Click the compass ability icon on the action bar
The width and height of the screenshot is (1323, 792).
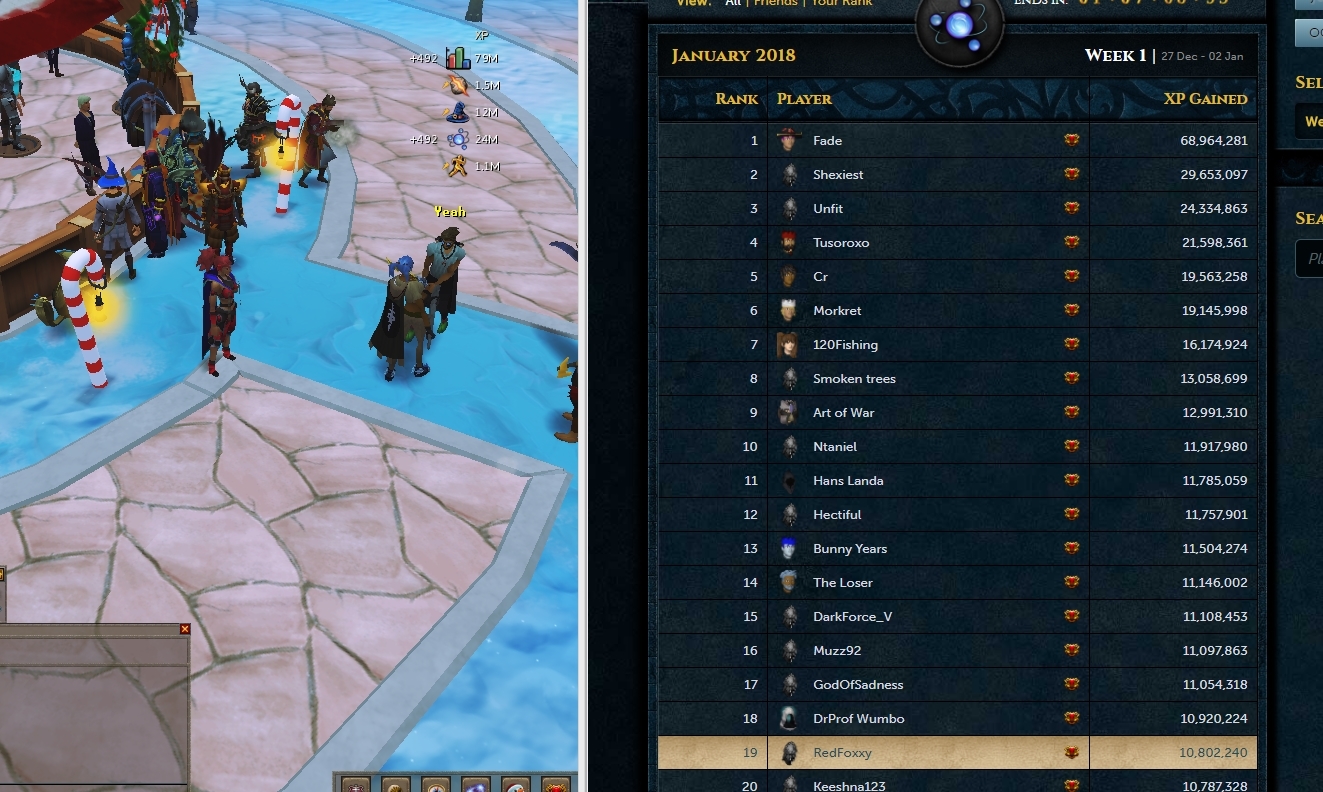tap(435, 788)
